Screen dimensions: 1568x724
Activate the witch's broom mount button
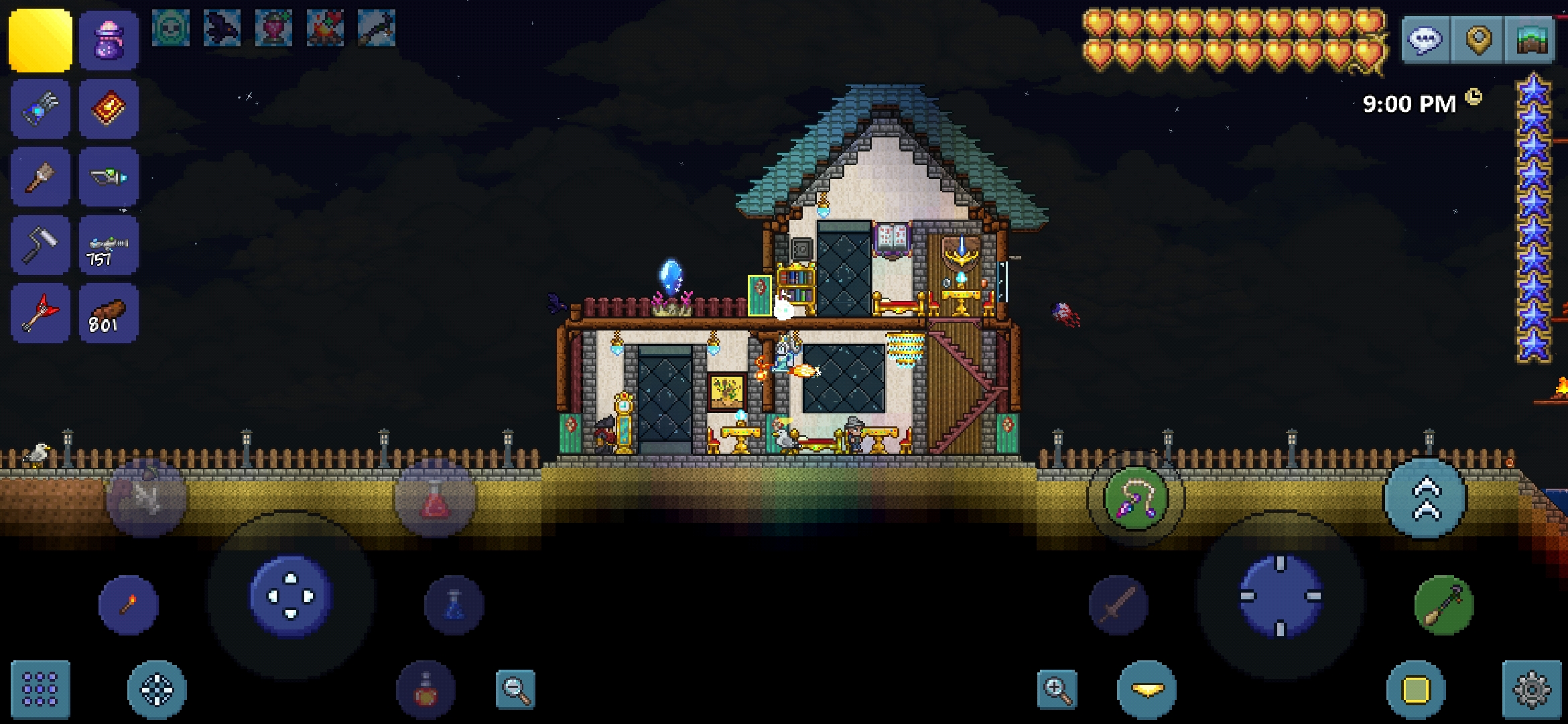tap(1443, 605)
